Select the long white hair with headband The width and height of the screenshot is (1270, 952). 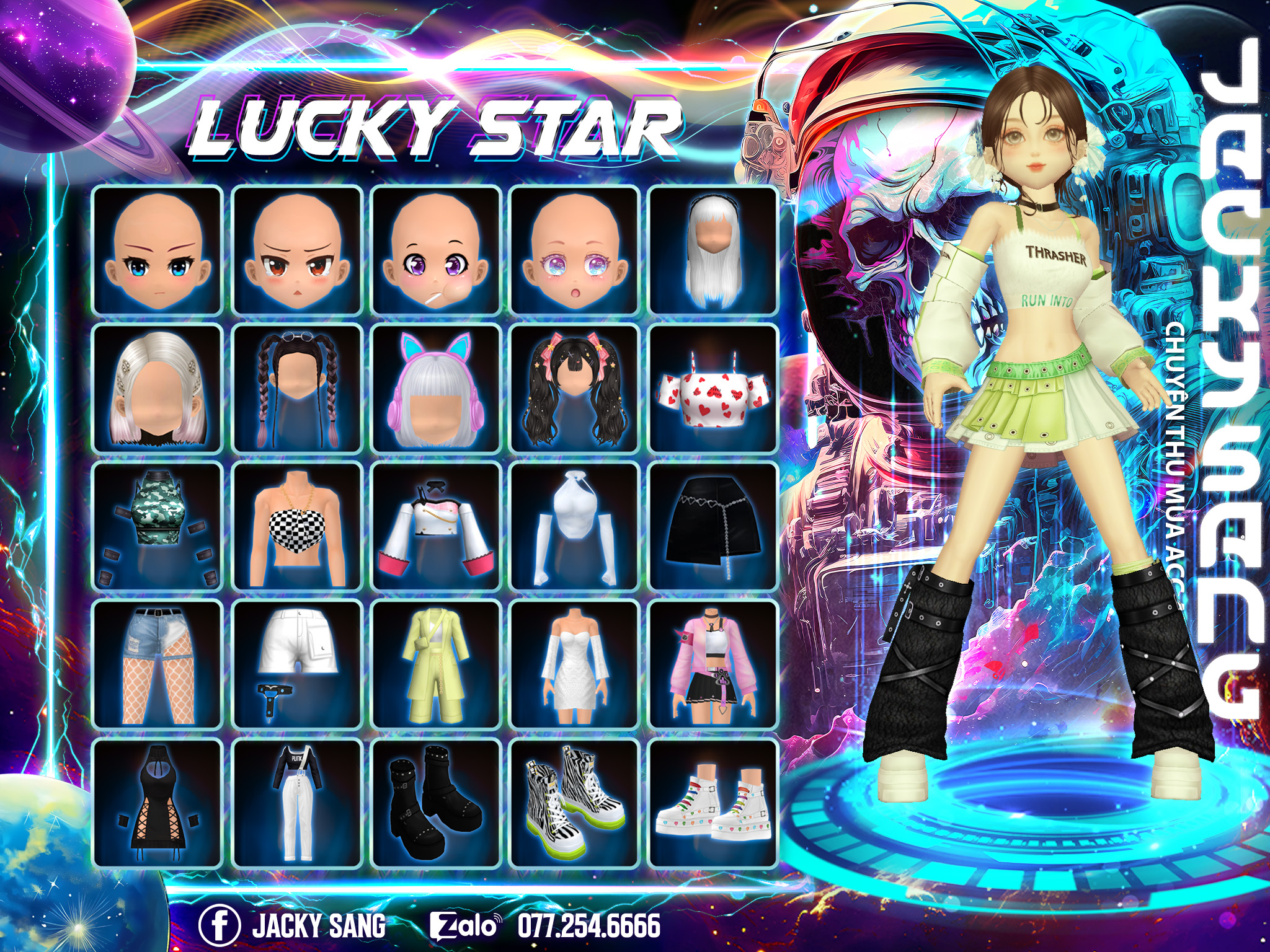713,250
